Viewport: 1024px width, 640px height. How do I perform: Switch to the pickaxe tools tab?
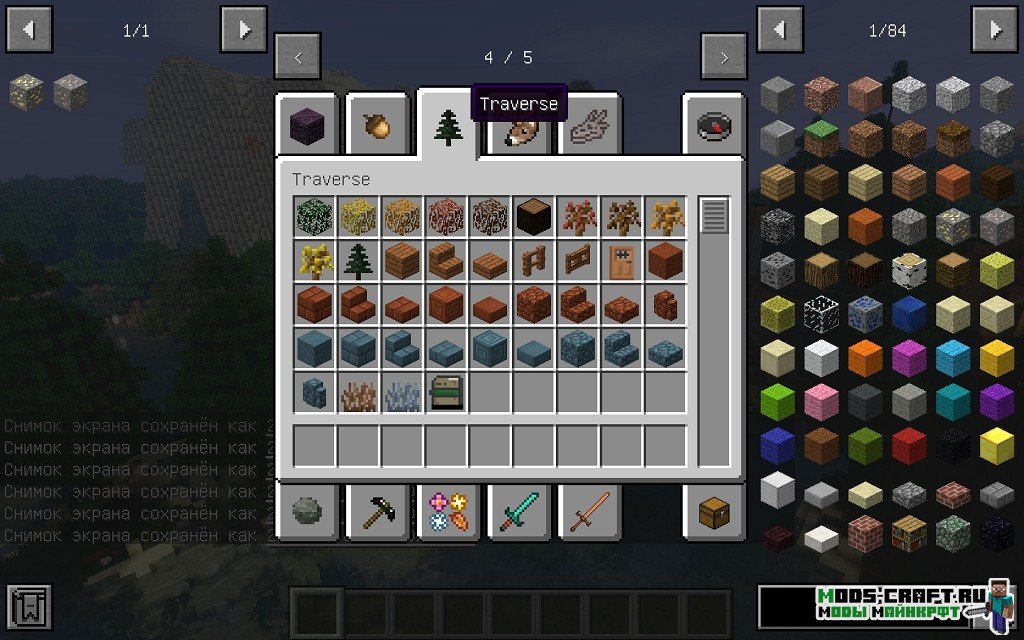pyautogui.click(x=379, y=513)
